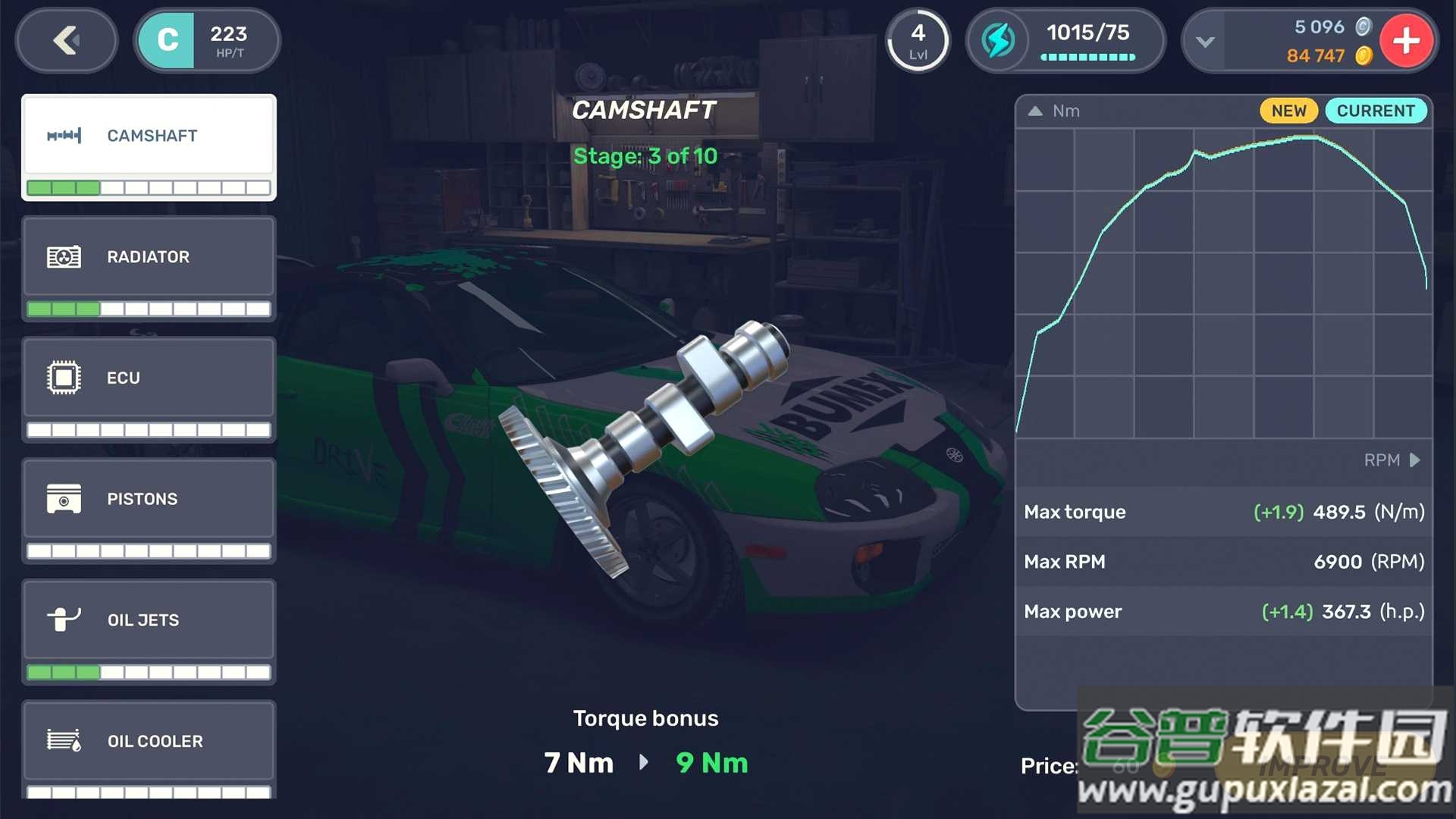Open the Oil Cooler upgrade panel
This screenshot has width=1456, height=819.
pos(148,741)
